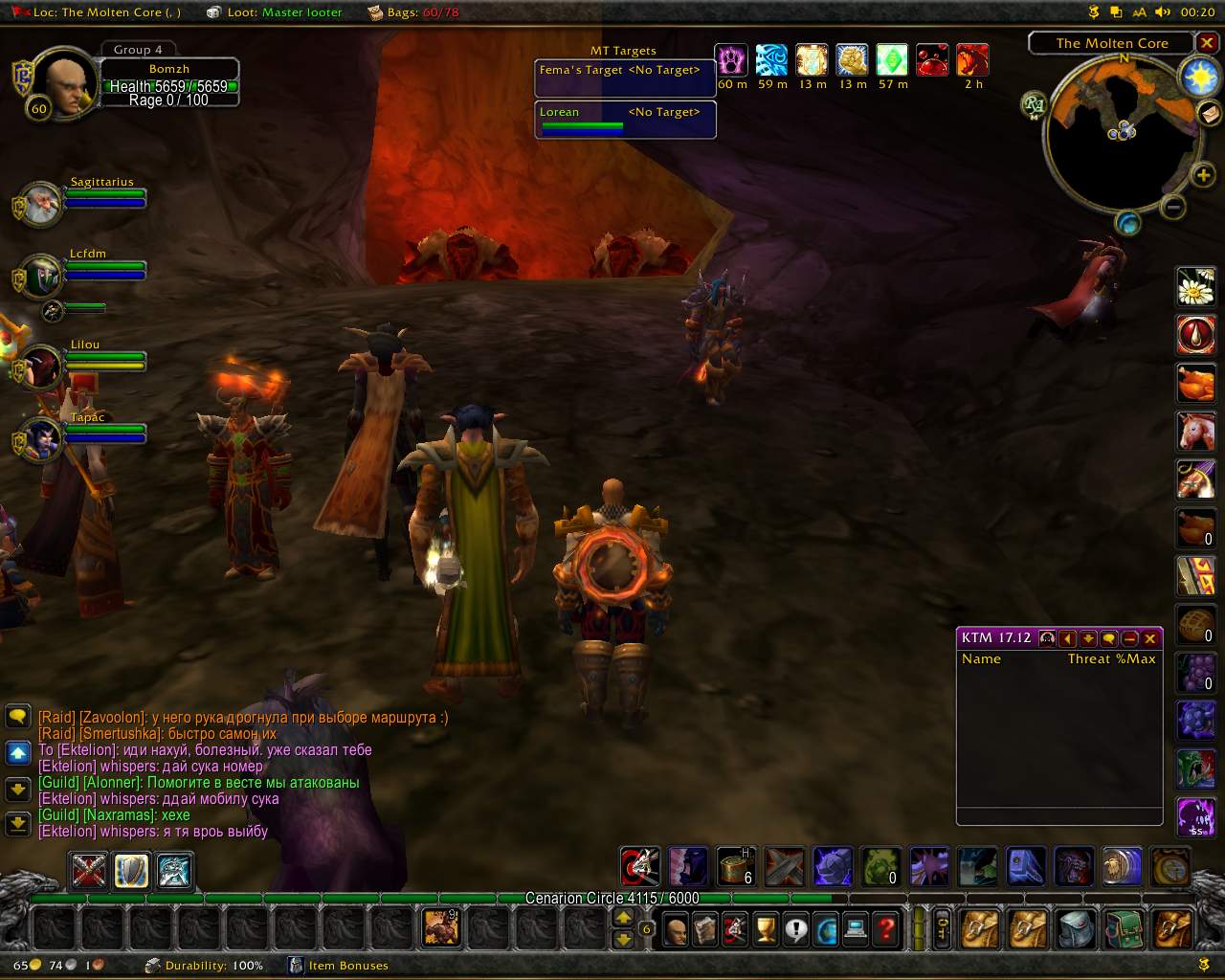Activate Berserker Stance icon
This screenshot has height=980, width=1225.
(x=174, y=871)
